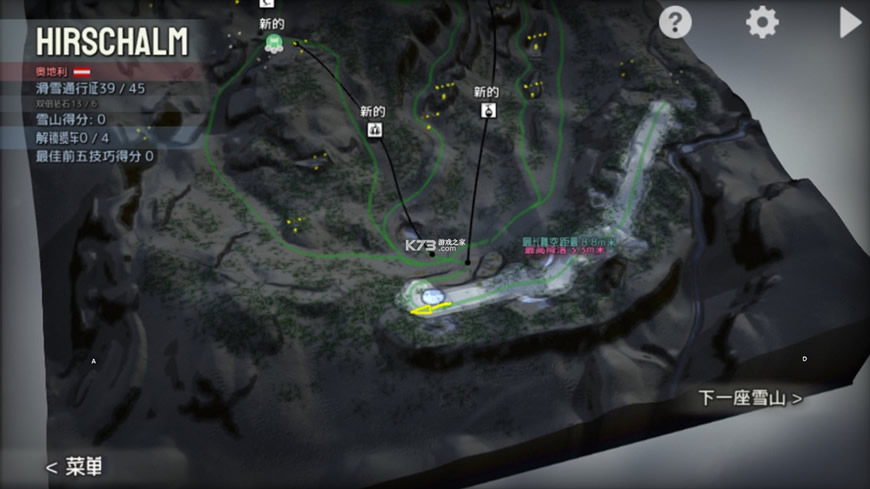
Task: Tap the white play arrow
Action: 849,22
